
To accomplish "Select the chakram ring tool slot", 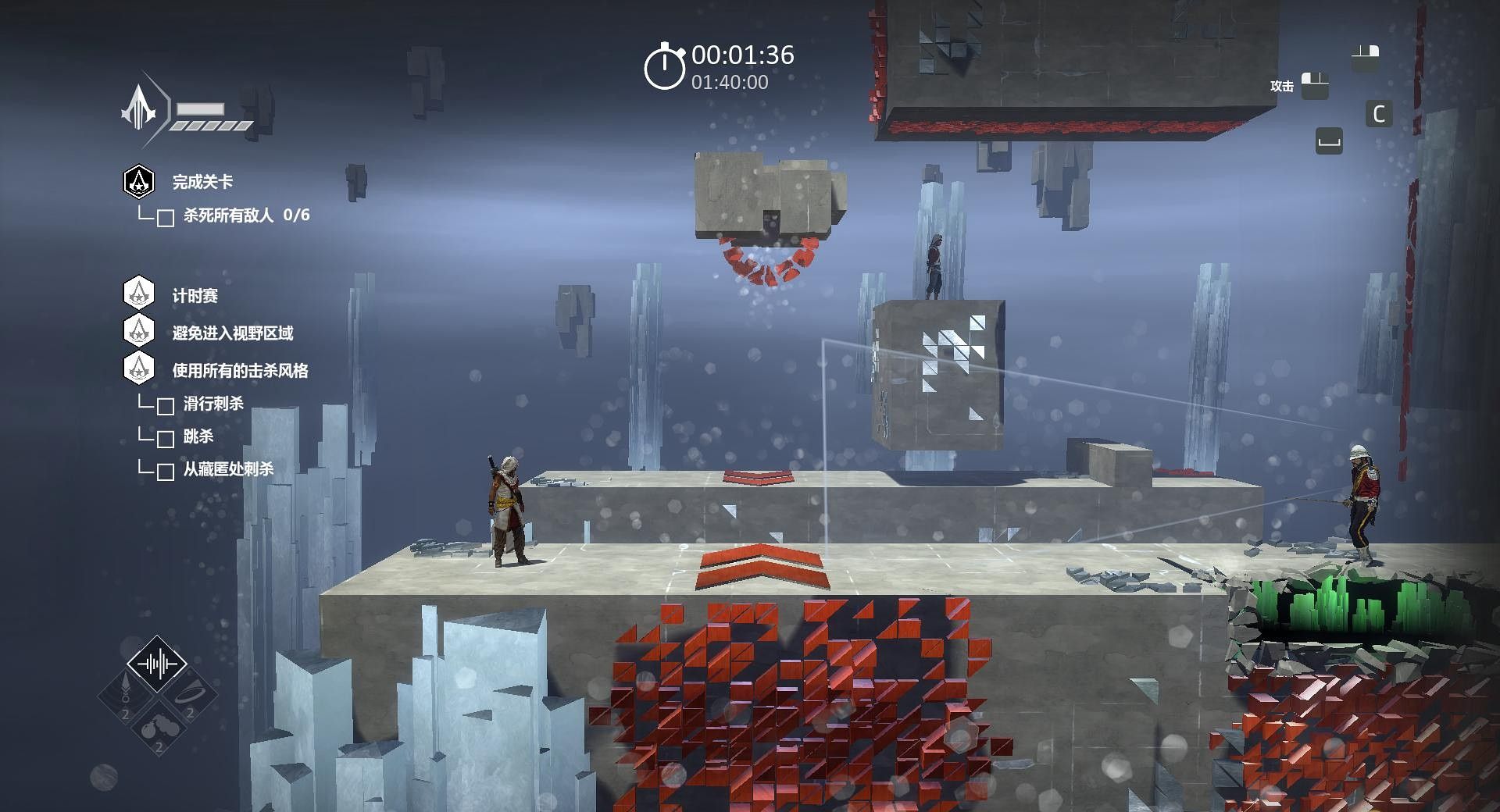I will point(189,695).
